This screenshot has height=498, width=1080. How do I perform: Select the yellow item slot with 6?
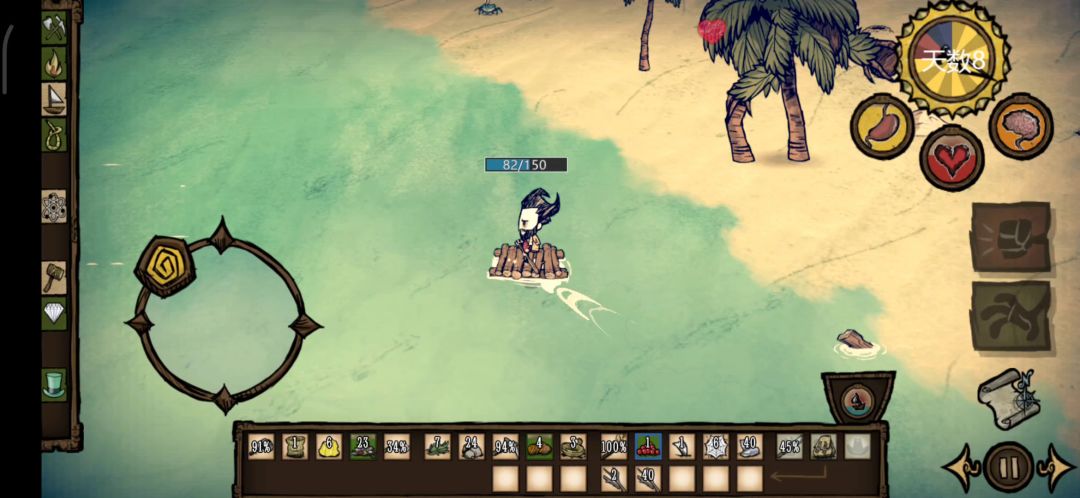point(328,447)
